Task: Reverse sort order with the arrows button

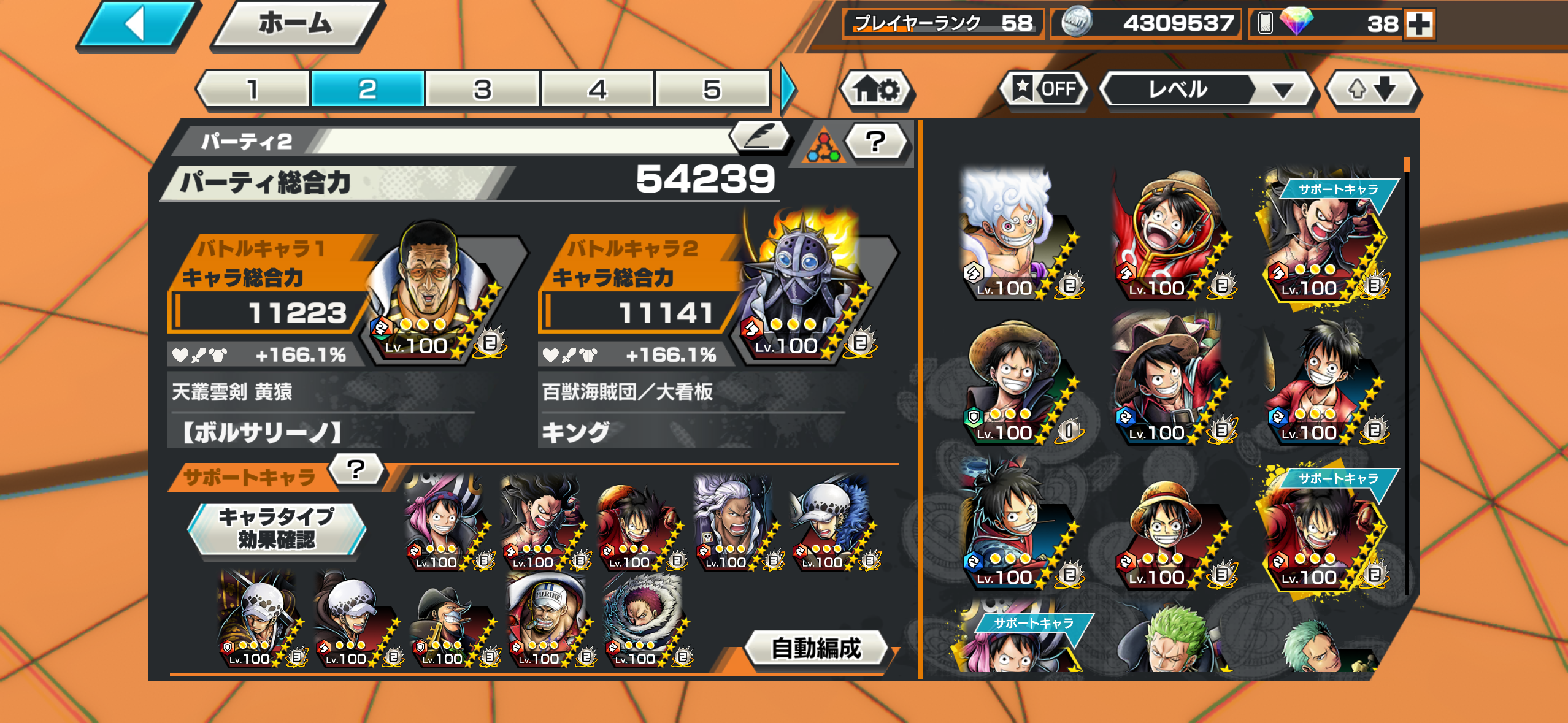Action: [1372, 90]
